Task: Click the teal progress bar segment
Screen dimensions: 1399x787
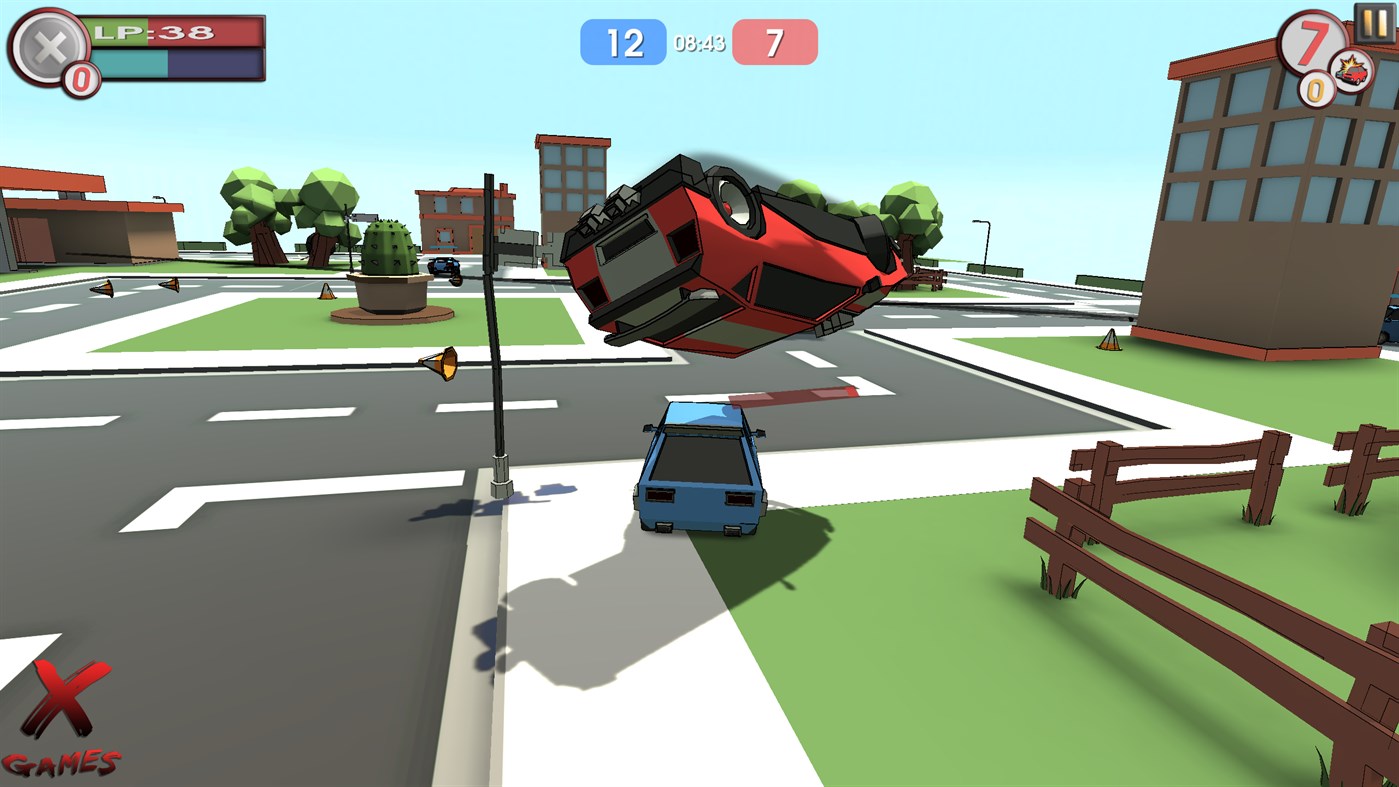Action: tap(128, 63)
